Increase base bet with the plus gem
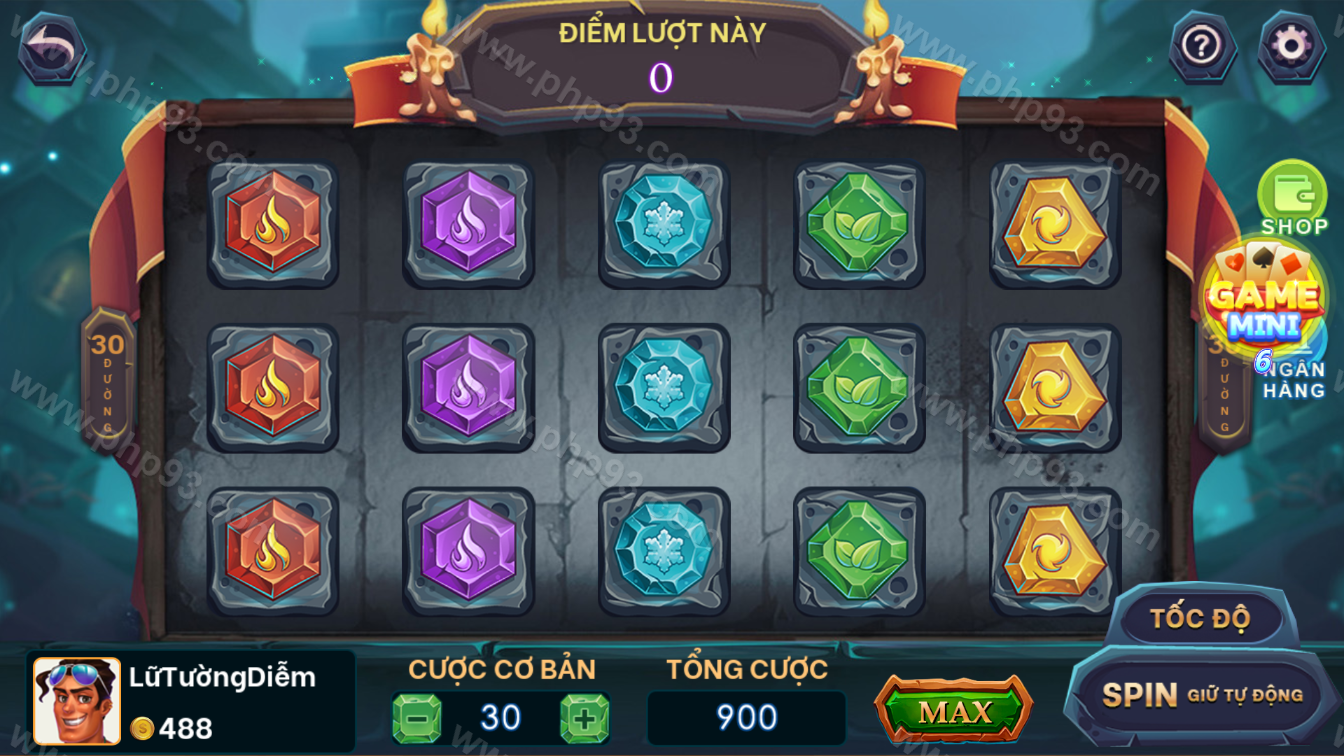The width and height of the screenshot is (1344, 756). (584, 717)
